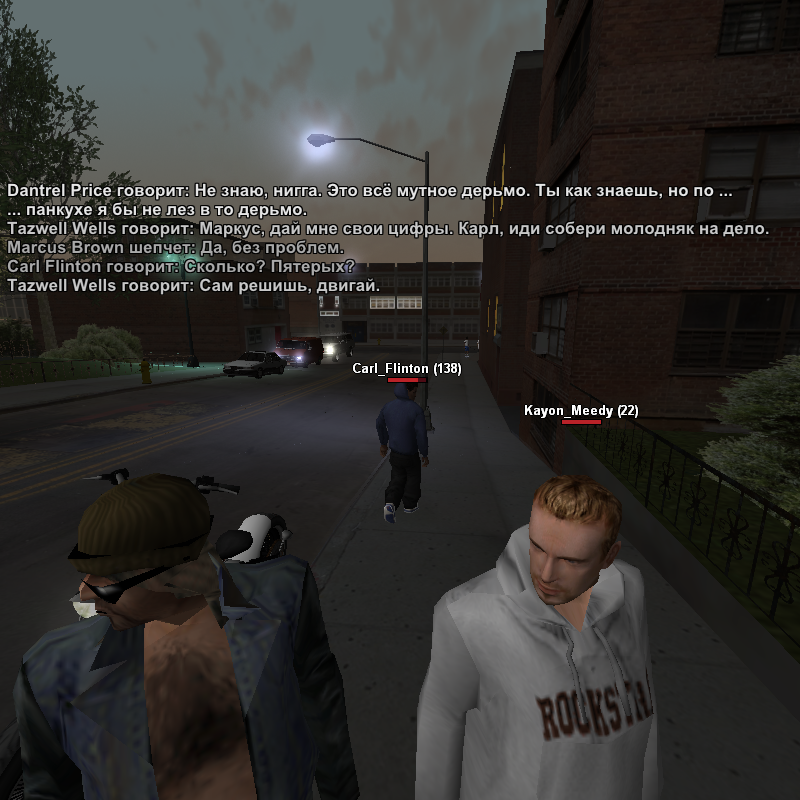Select the Kayon_Meedy (22) nametag

point(581,411)
